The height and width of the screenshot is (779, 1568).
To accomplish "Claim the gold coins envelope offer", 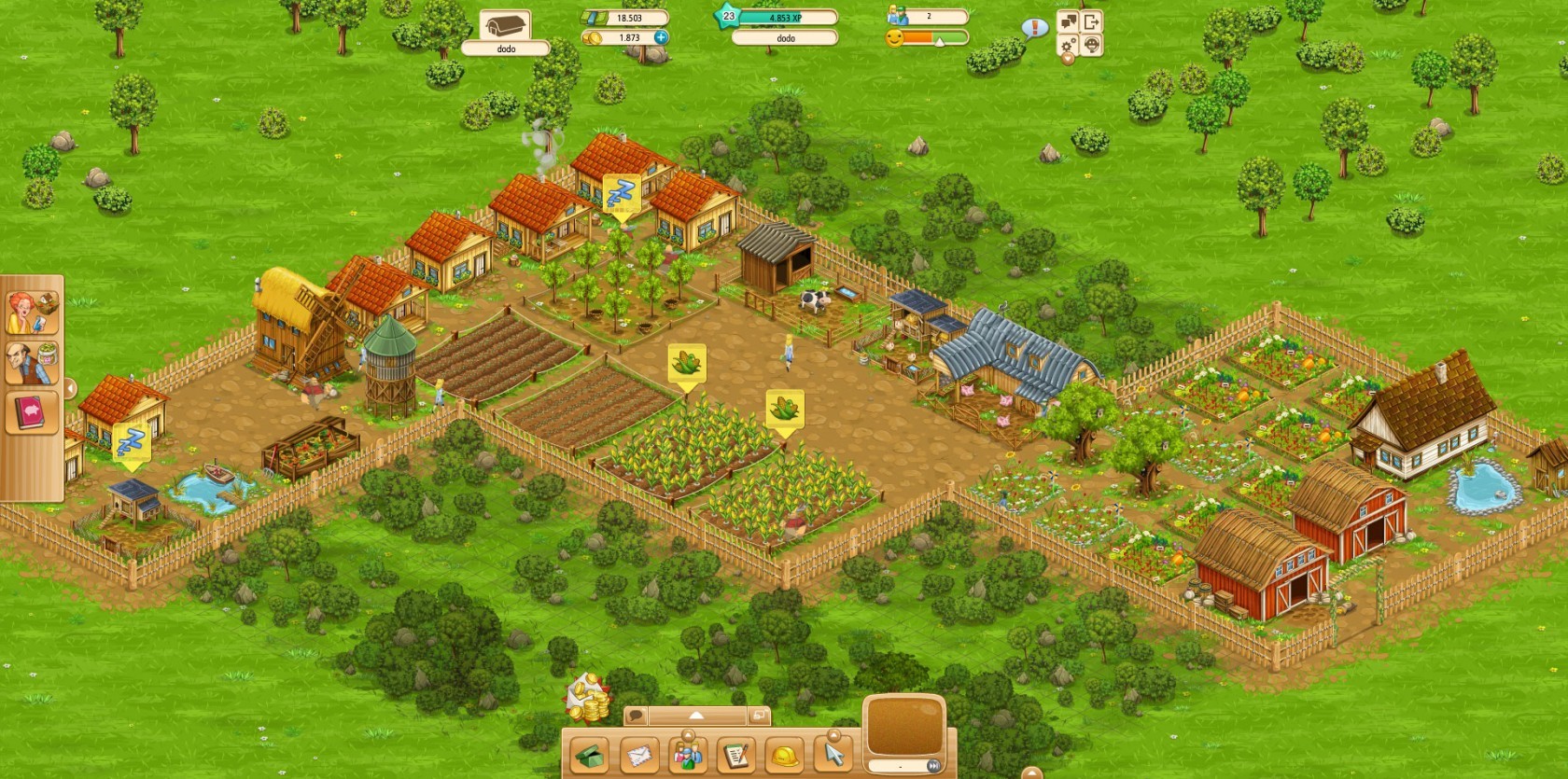I will point(588,697).
